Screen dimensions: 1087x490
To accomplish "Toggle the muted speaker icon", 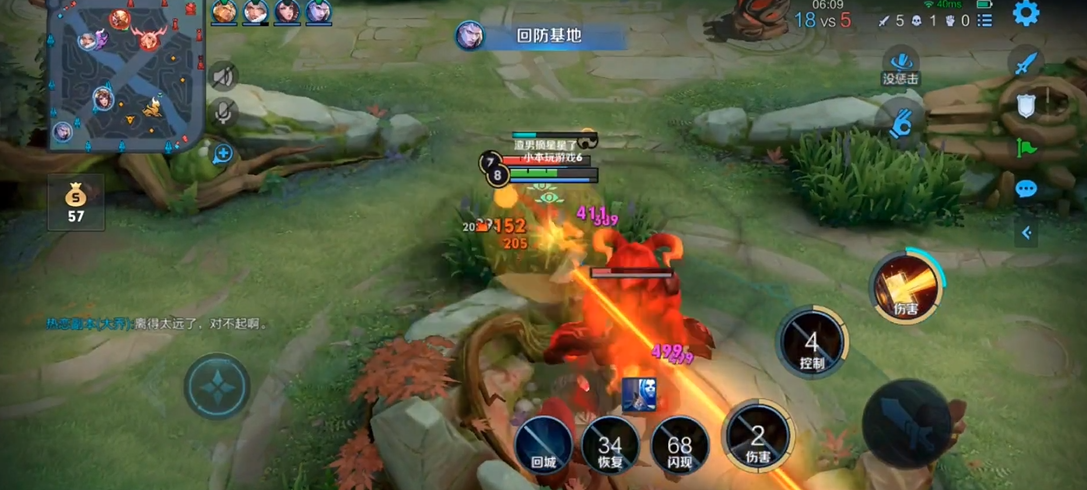I will 224,77.
